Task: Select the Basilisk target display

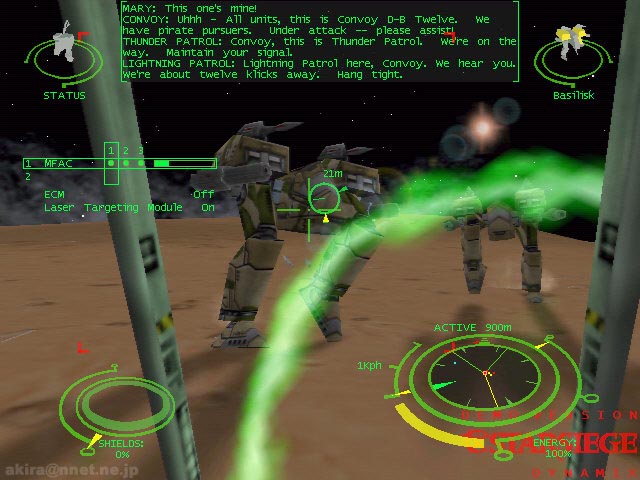Action: pyautogui.click(x=572, y=54)
